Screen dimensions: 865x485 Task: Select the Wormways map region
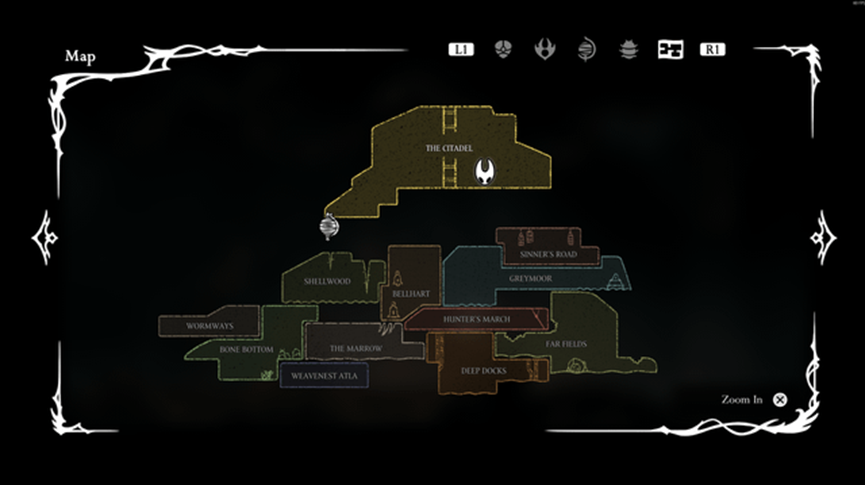(x=208, y=325)
